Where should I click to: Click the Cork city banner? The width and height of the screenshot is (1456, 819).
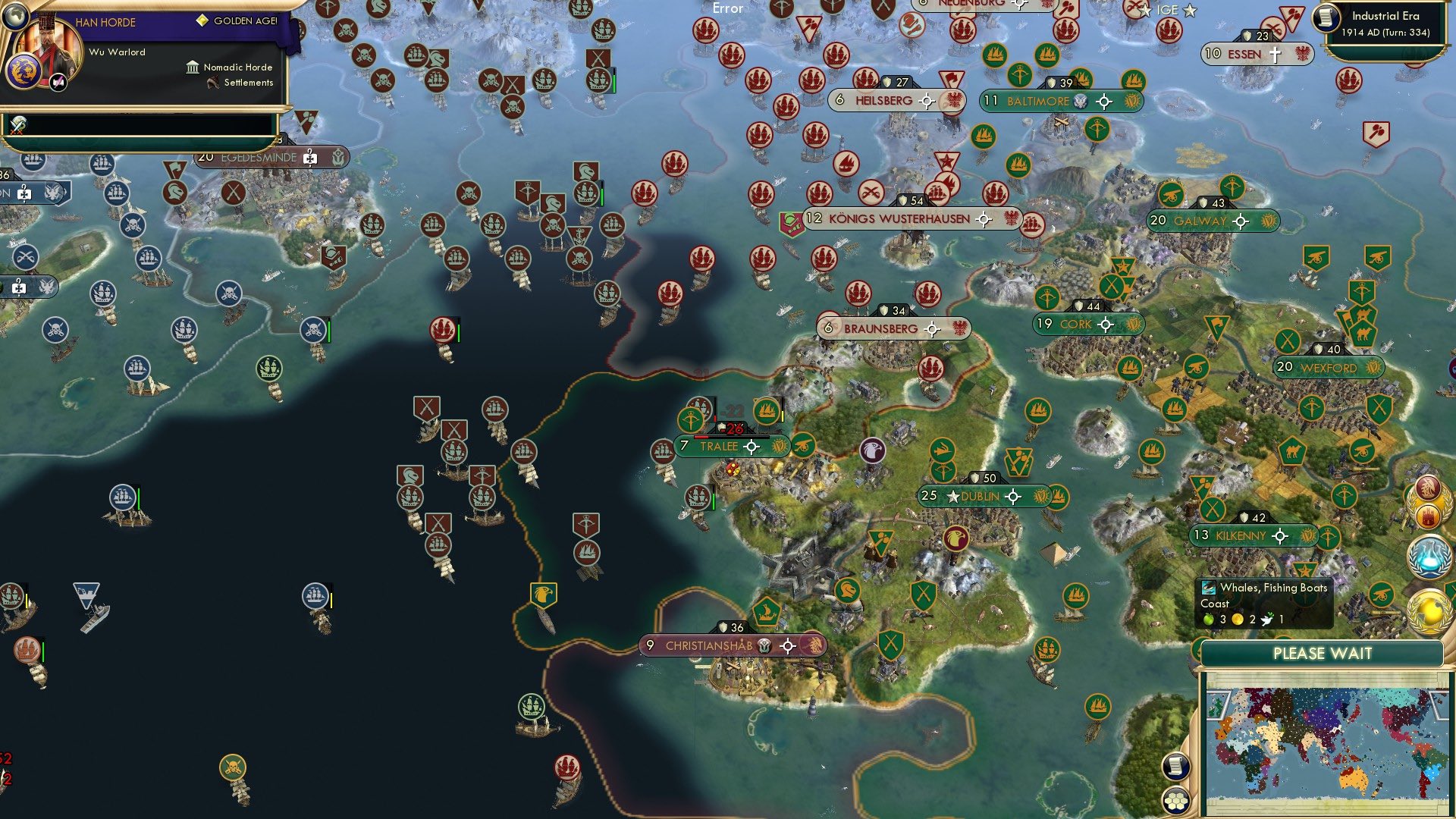1081,324
